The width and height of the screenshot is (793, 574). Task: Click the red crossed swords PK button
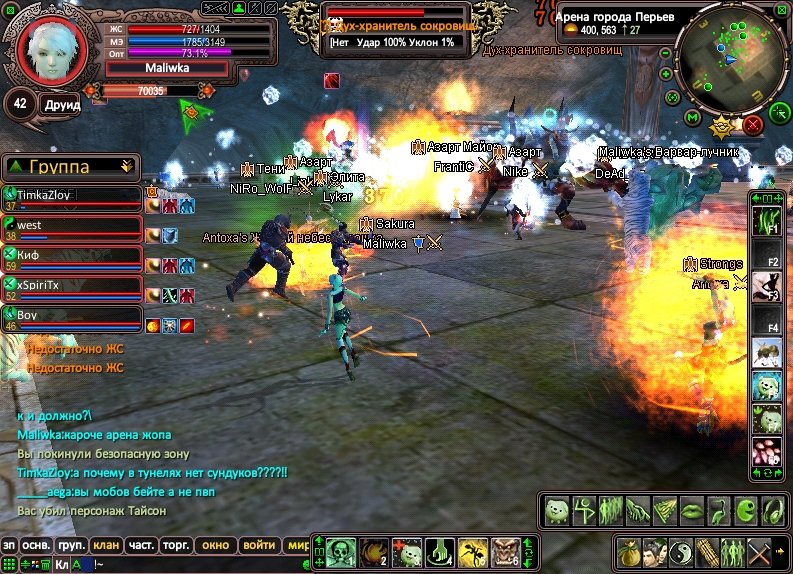click(753, 124)
